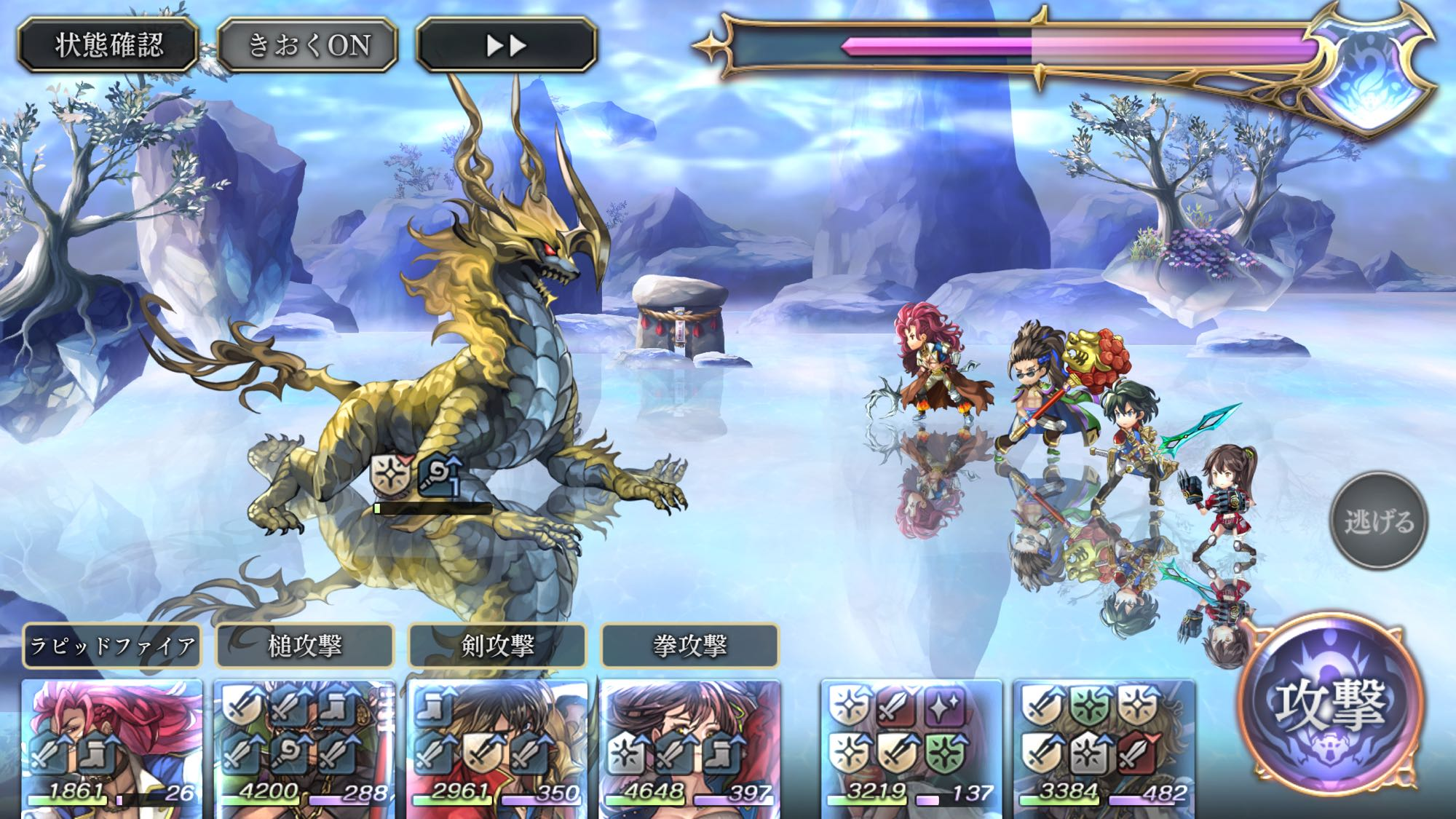Select the reserve member card with 3219 HP
The height and width of the screenshot is (819, 1456).
coord(911,746)
